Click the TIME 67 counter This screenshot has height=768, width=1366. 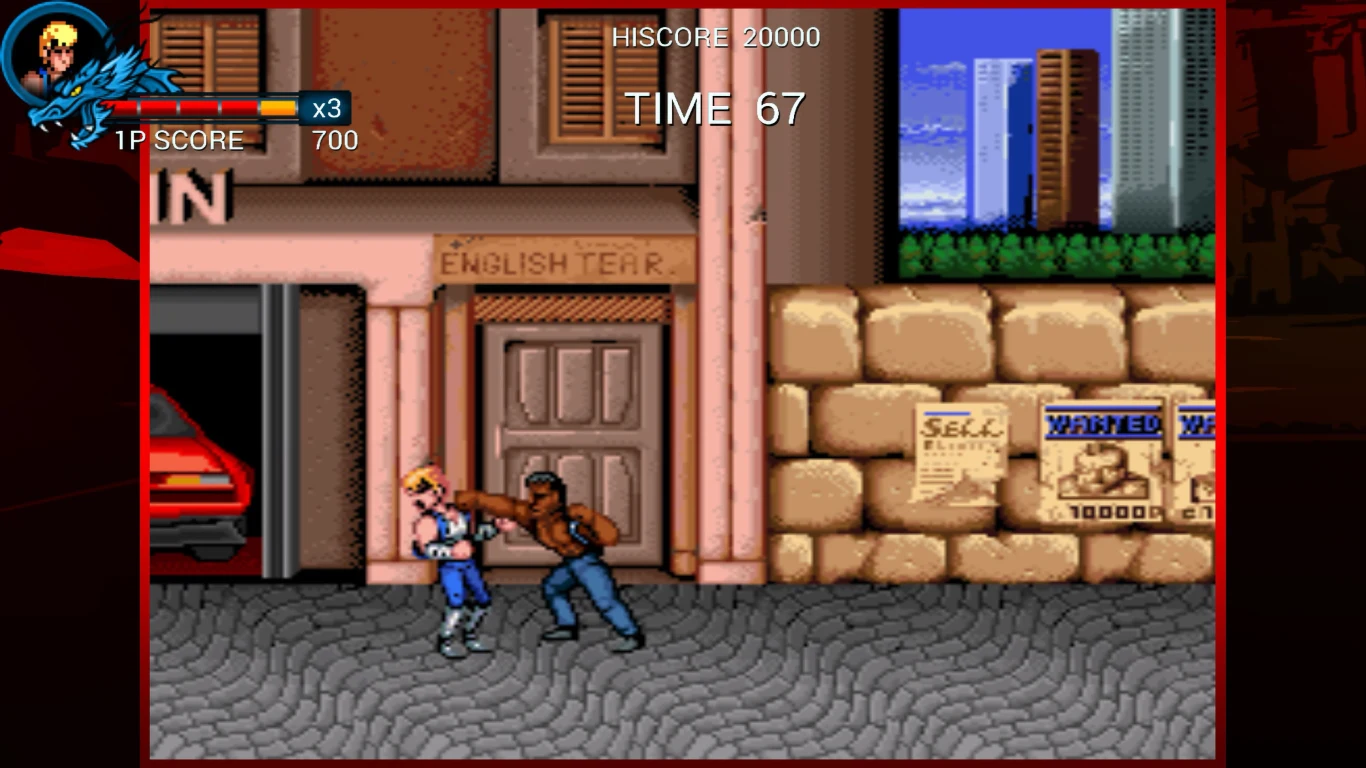[712, 108]
